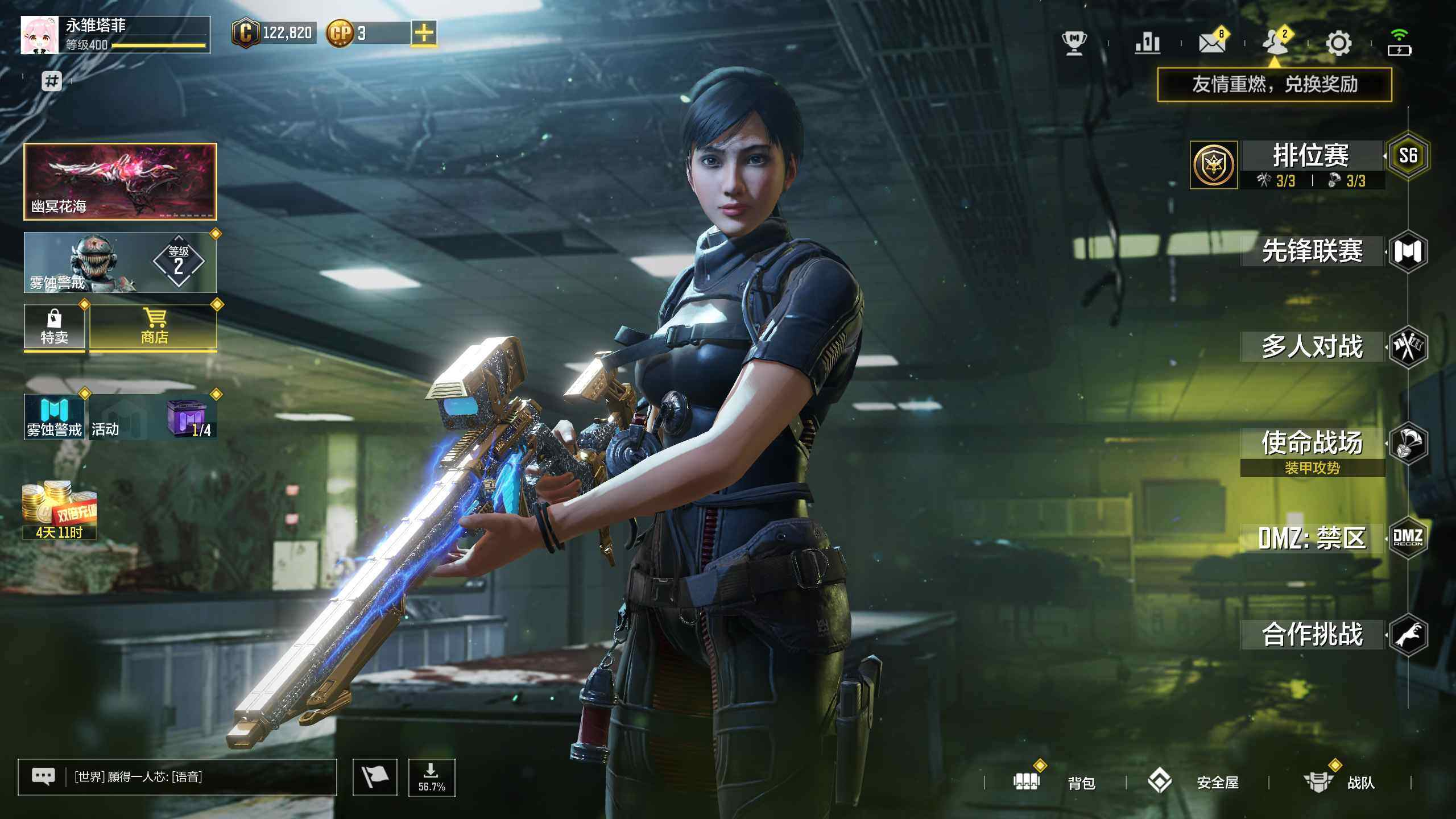View the 幽冥花海 weapon banner
The width and height of the screenshot is (1456, 819).
point(120,181)
